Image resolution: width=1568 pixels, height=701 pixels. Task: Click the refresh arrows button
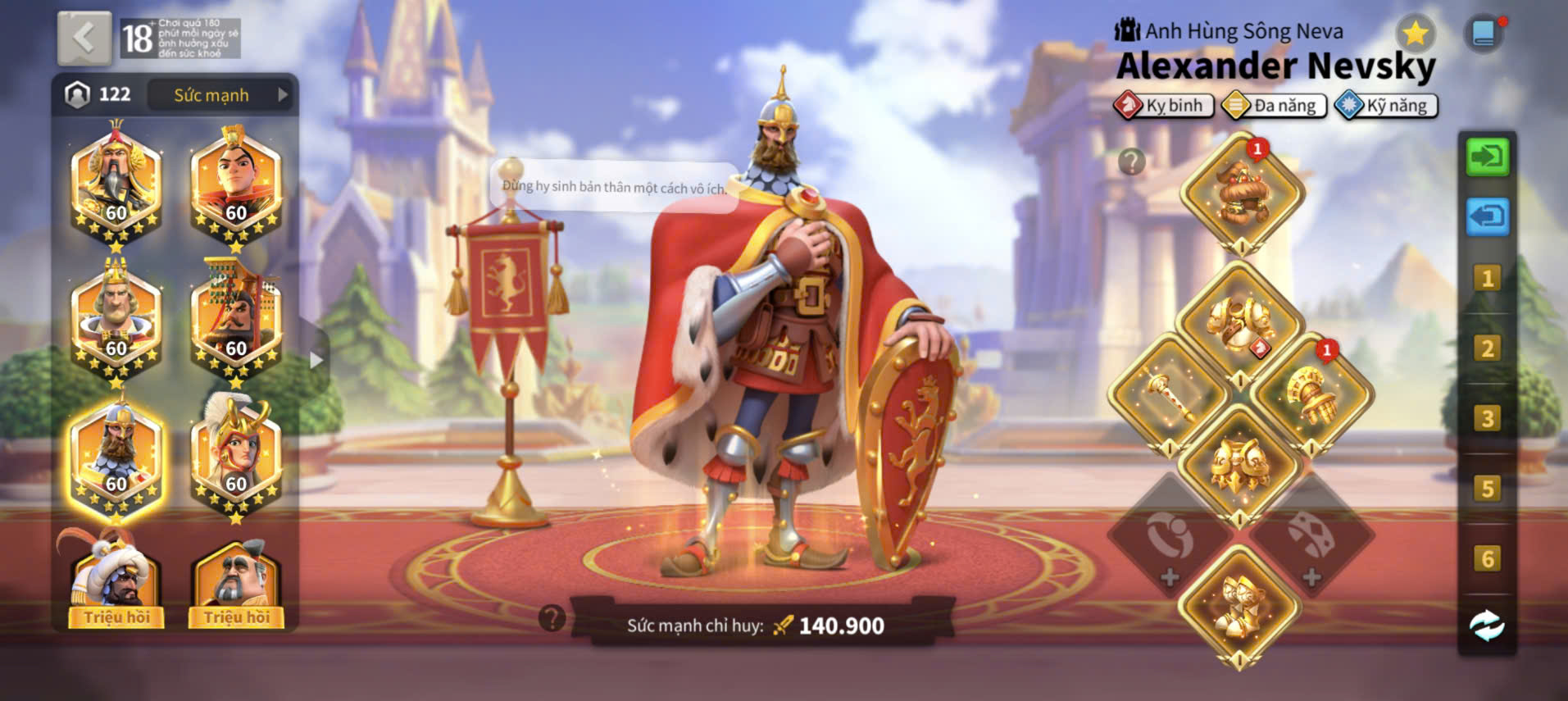point(1487,626)
